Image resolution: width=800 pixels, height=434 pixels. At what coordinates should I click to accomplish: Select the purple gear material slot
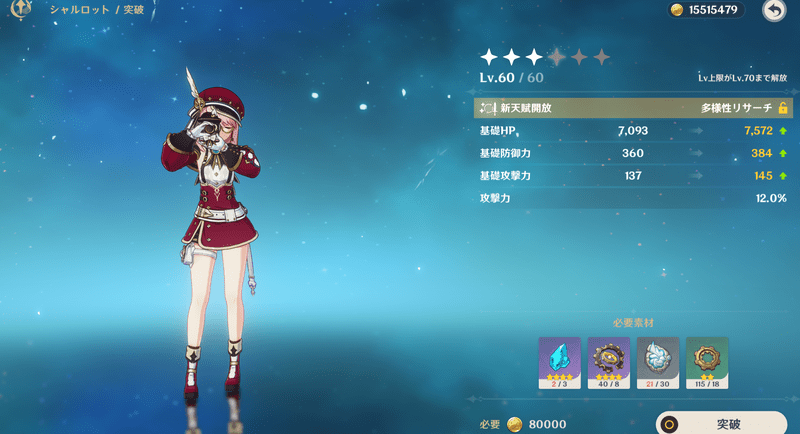[608, 361]
